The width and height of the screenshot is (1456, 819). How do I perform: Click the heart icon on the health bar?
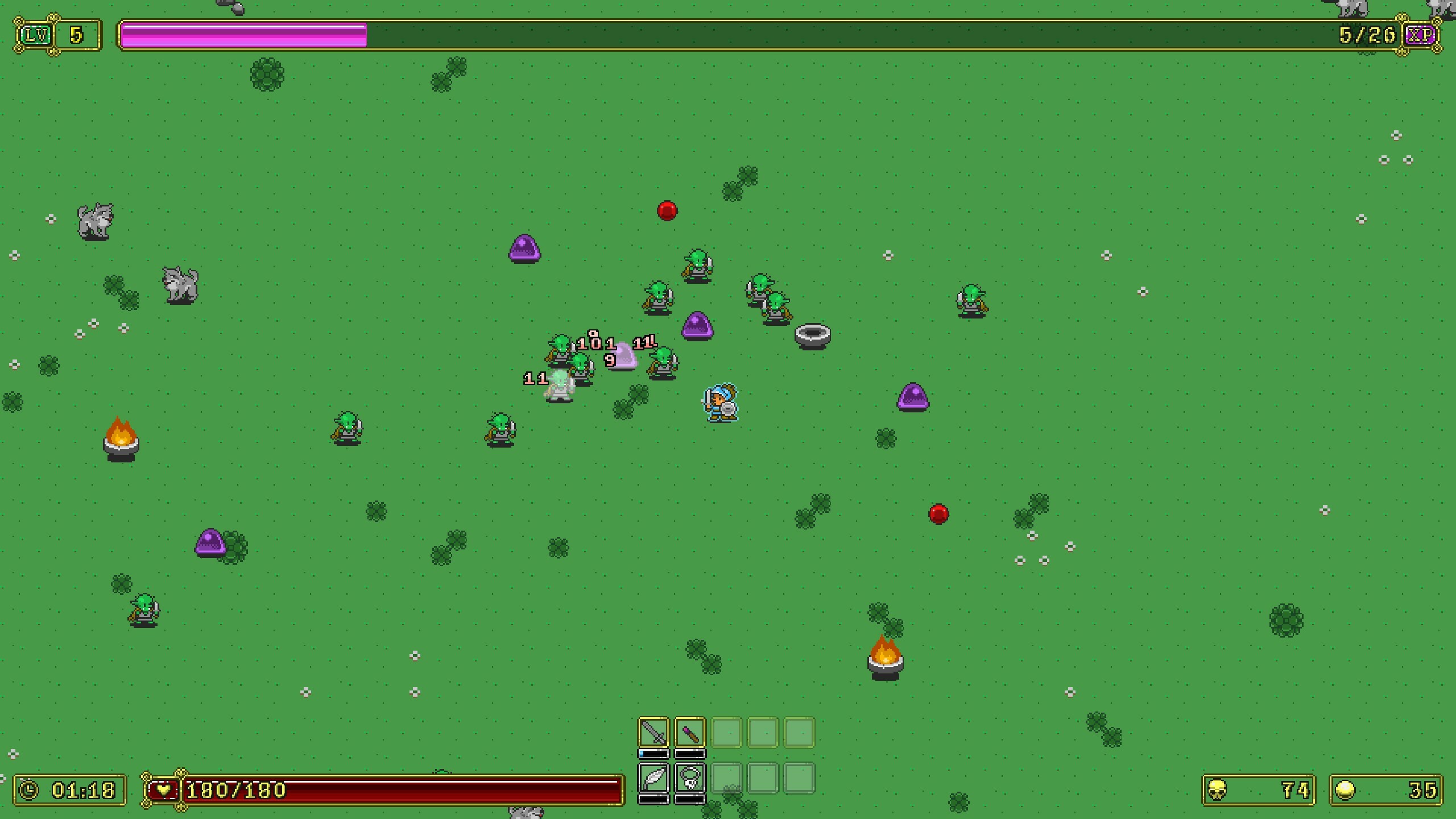164,789
